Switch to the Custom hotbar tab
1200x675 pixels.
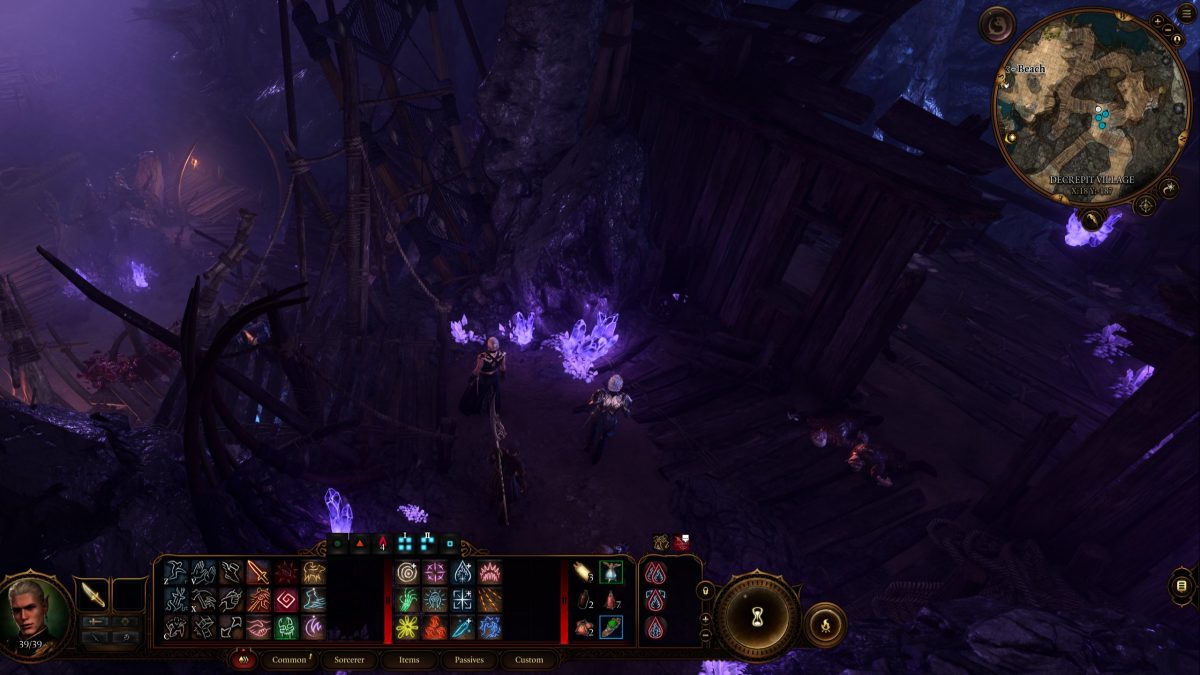coord(529,660)
